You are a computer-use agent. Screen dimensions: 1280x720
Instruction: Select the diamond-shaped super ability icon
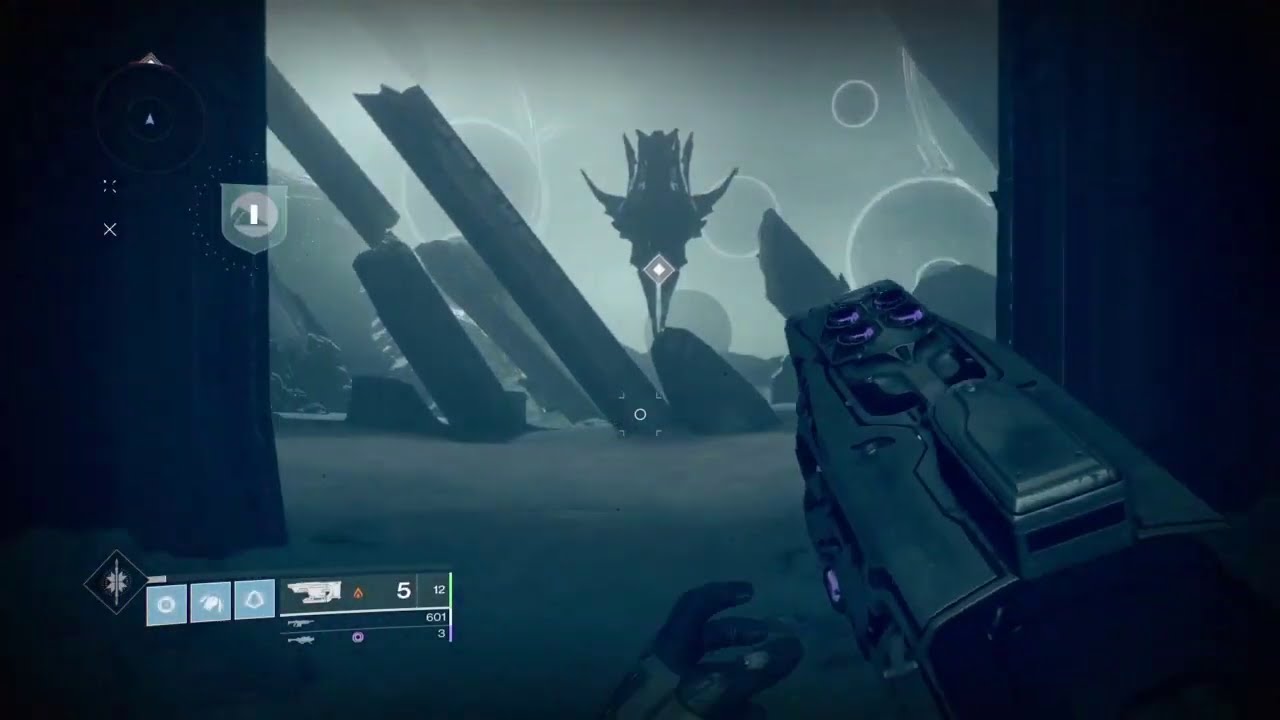pos(116,582)
